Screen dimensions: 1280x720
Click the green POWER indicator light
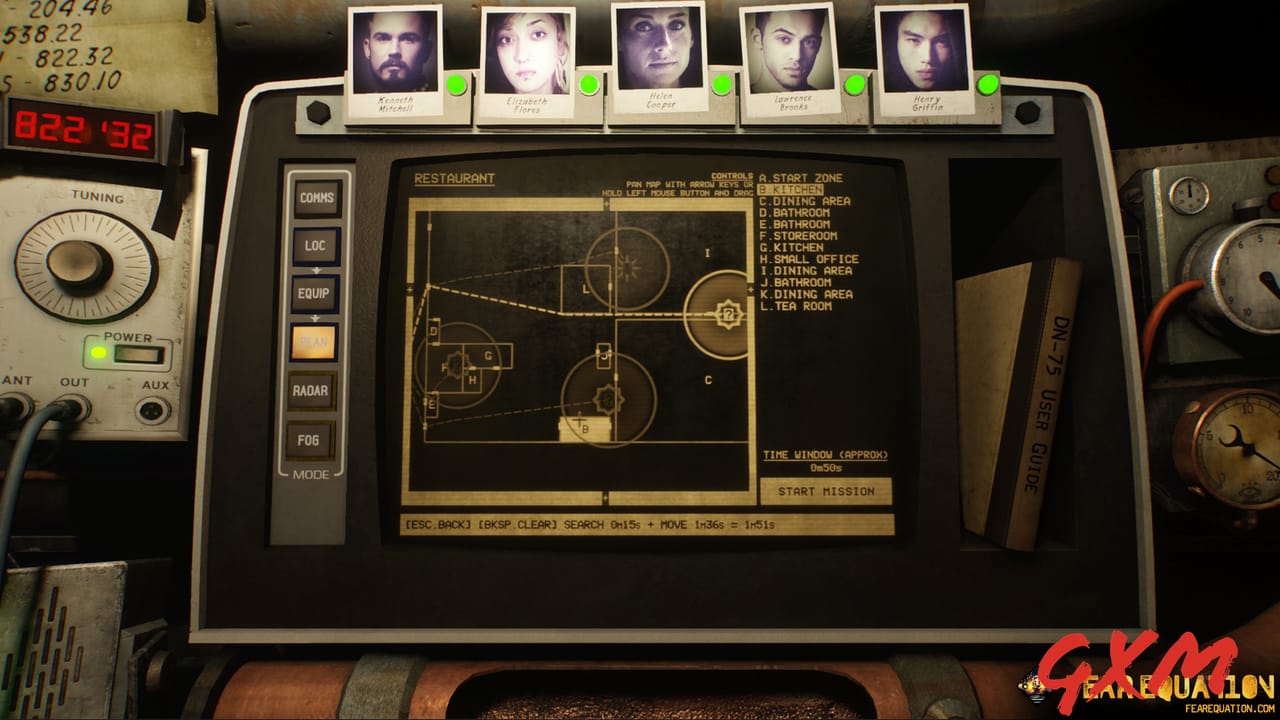[x=98, y=351]
